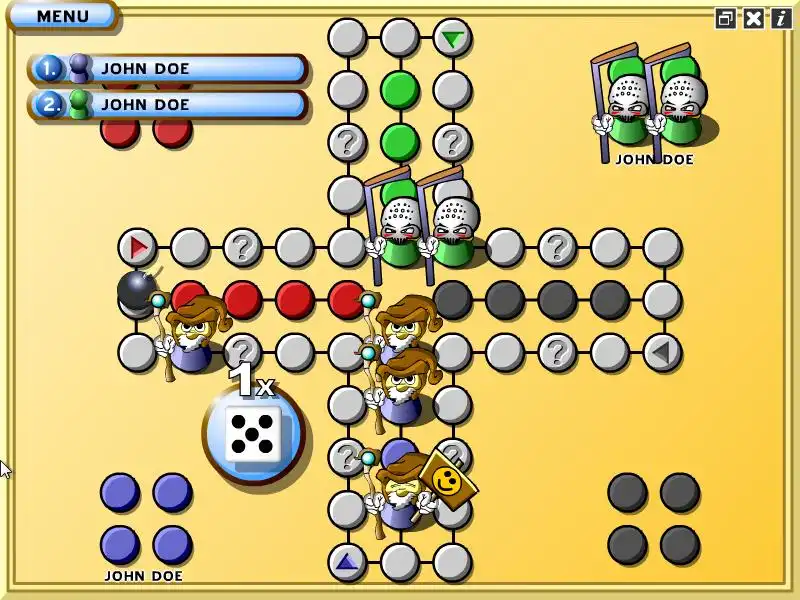Close the game with the X button

pos(753,18)
